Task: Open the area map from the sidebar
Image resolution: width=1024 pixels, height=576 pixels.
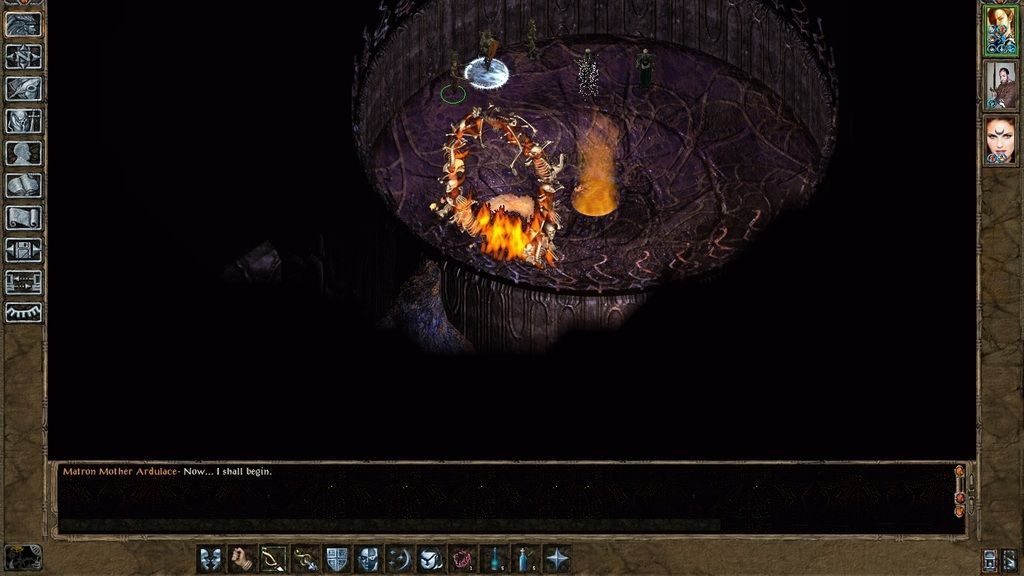Action: click(x=23, y=57)
